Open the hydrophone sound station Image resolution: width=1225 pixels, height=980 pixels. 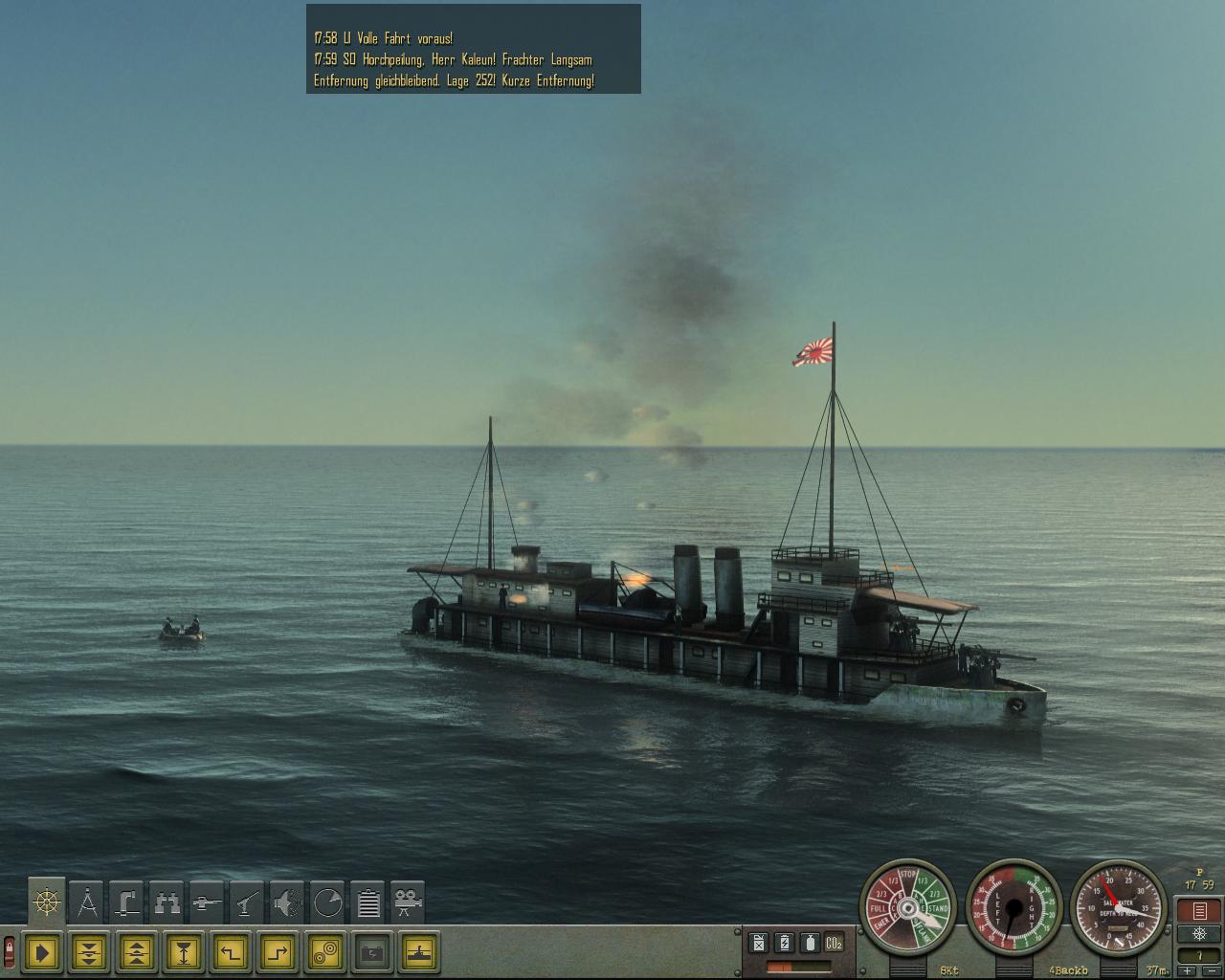pyautogui.click(x=288, y=902)
